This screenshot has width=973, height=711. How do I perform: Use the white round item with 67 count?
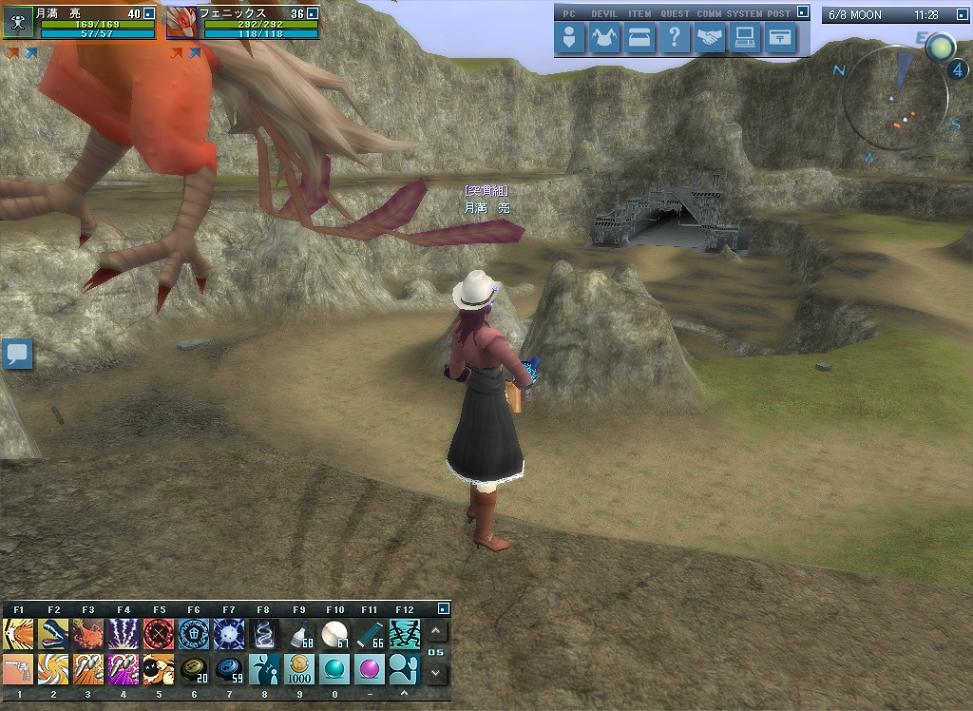(x=334, y=634)
